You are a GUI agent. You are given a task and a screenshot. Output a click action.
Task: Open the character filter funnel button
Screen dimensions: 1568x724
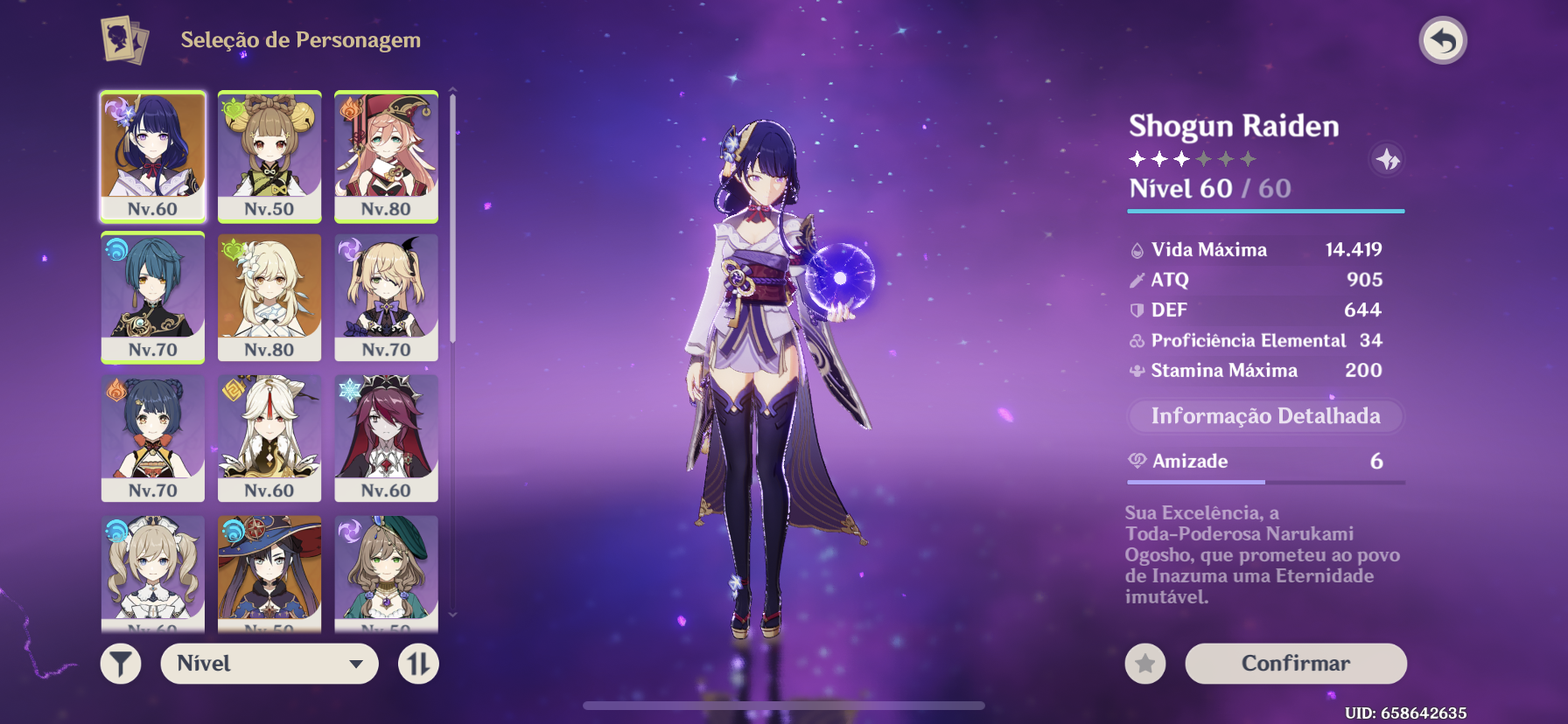coord(121,665)
